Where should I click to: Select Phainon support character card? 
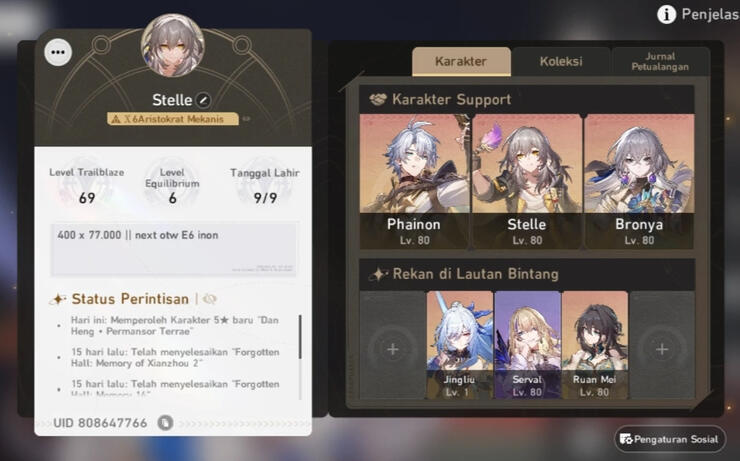tap(414, 181)
